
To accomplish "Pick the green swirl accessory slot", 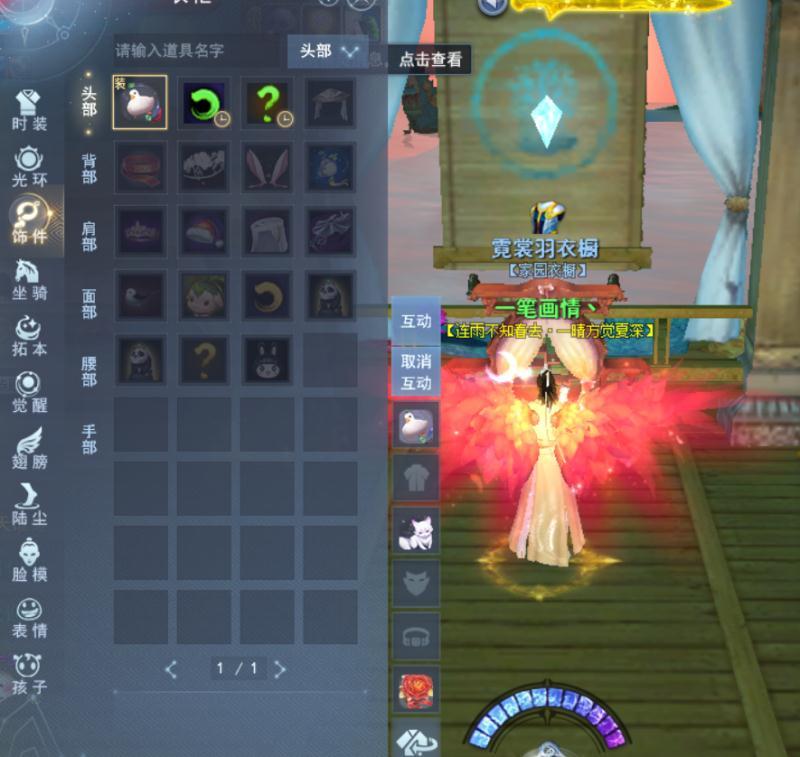I will [x=204, y=103].
